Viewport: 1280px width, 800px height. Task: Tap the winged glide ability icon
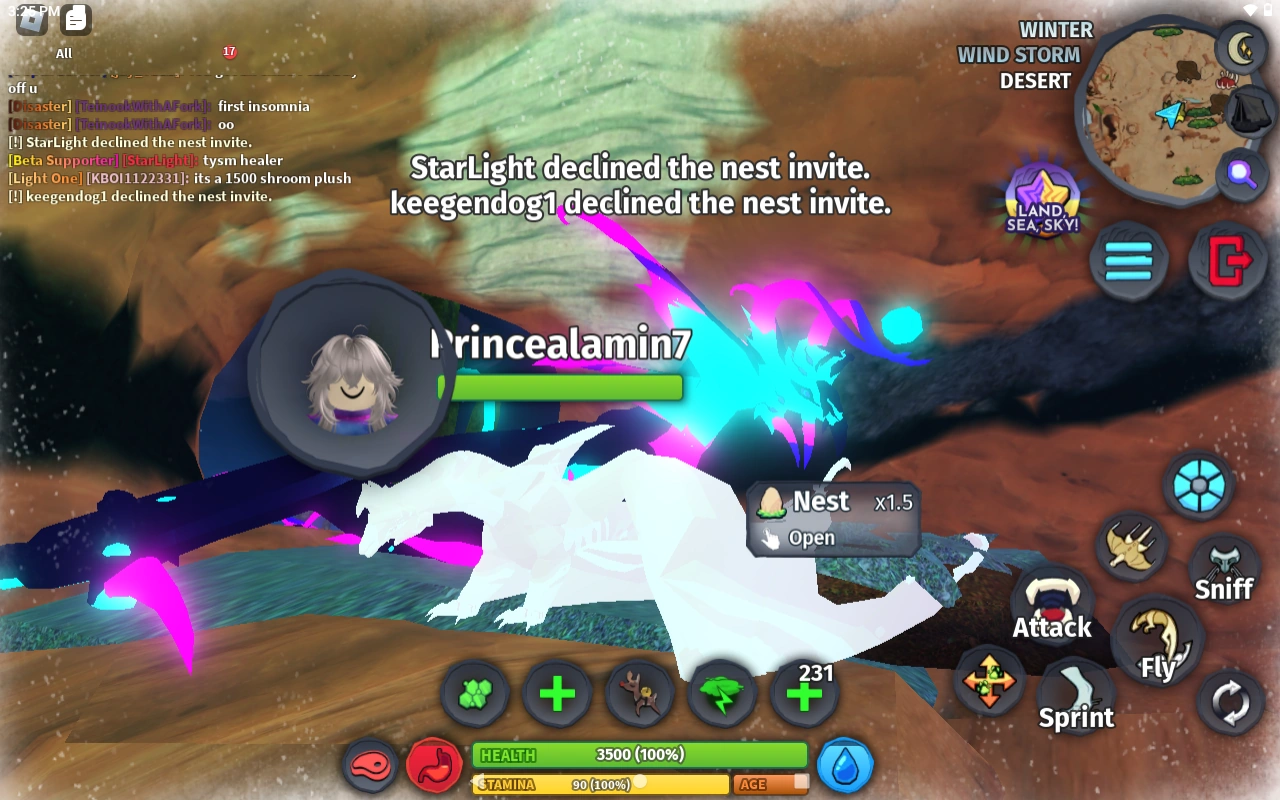point(1131,545)
